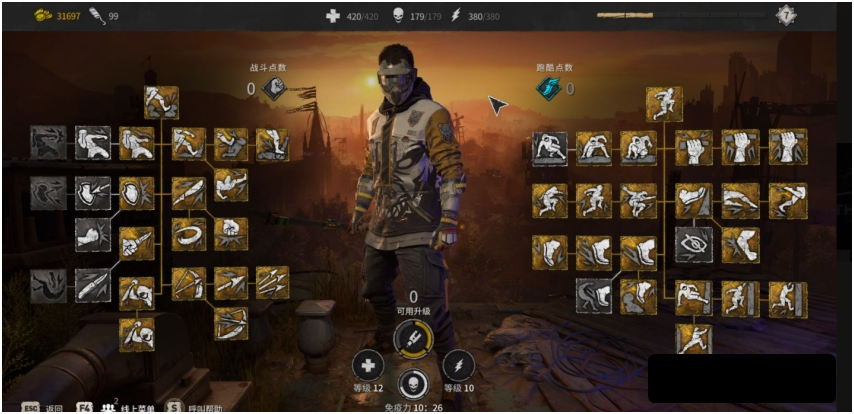Select the top combat tree skill
Screen dimensions: 854x414
coord(161,102)
